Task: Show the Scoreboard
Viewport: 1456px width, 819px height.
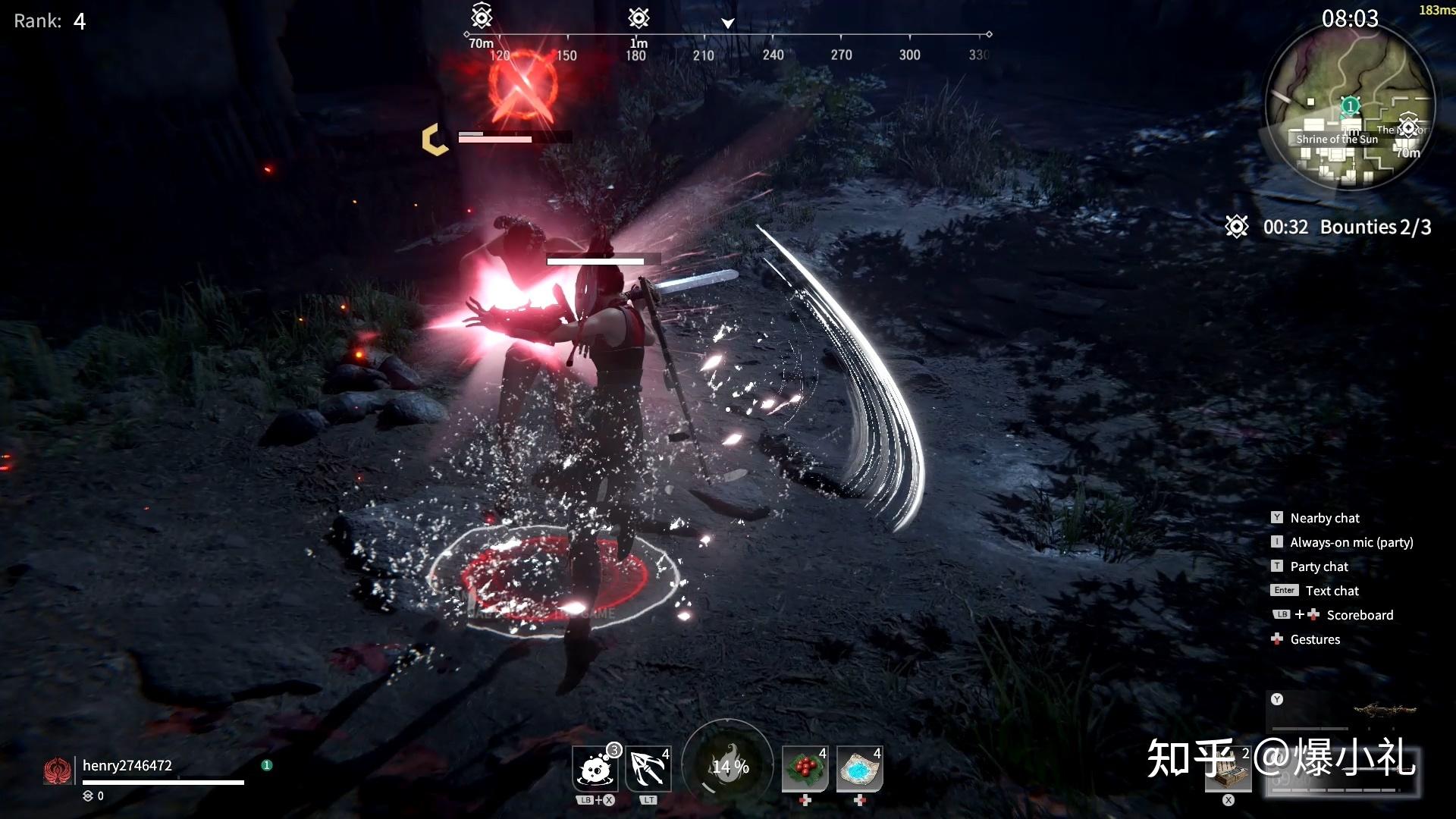Action: pos(1359,615)
